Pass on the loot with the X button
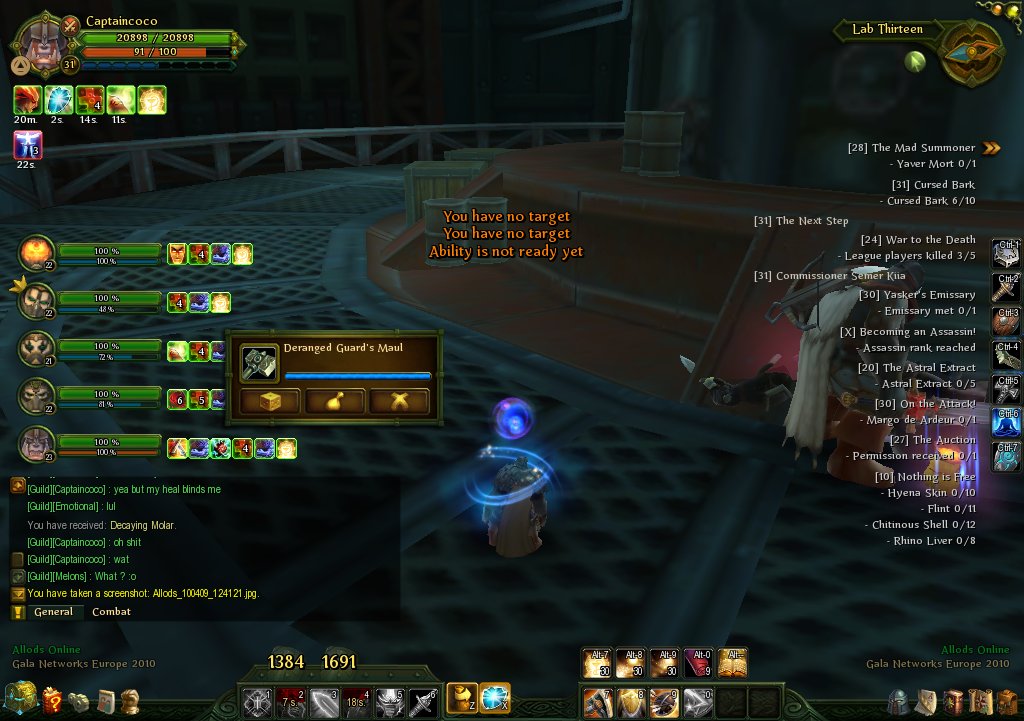The height and width of the screenshot is (721, 1024). (399, 402)
